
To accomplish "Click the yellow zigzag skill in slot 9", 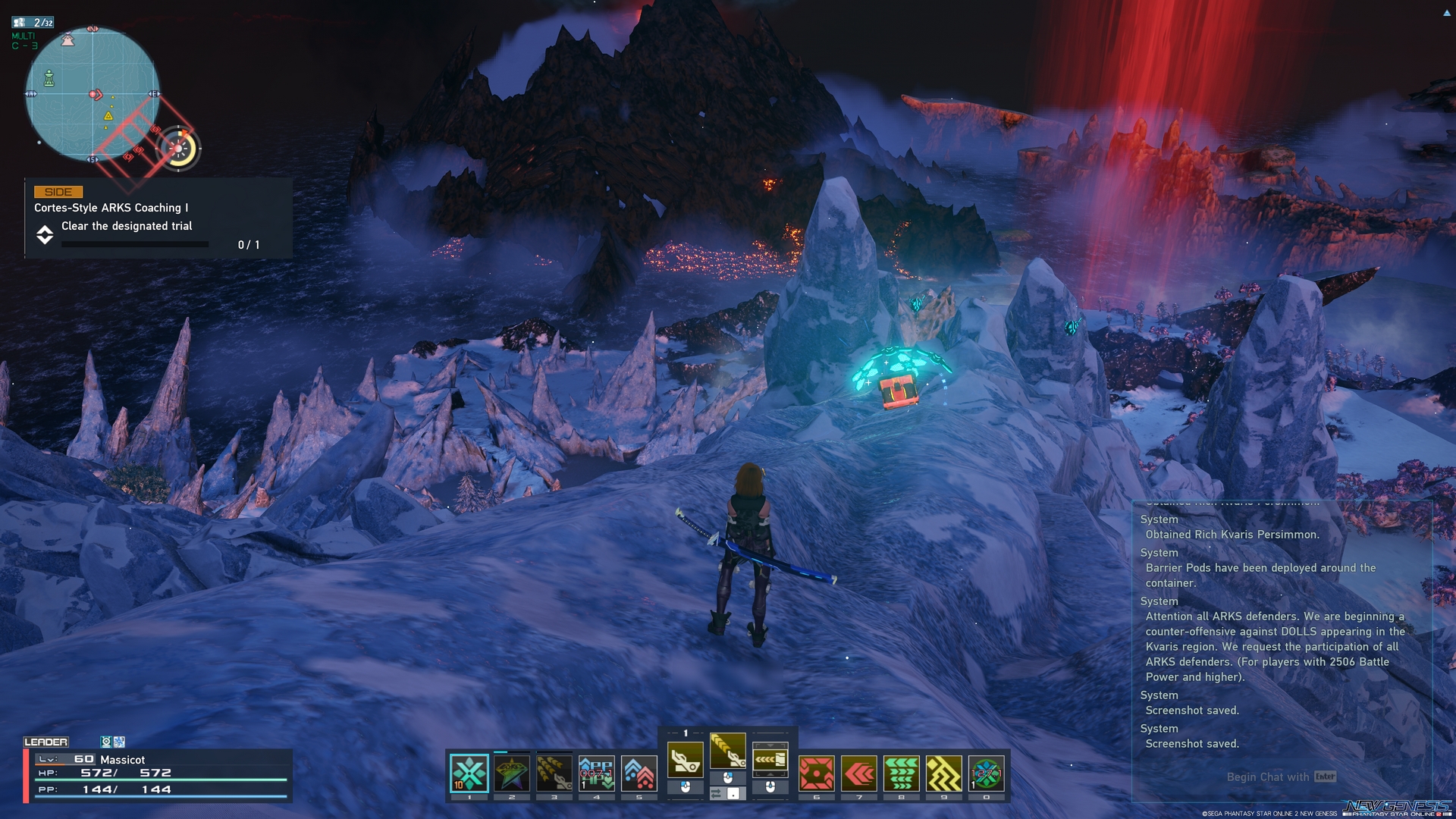I will point(943,770).
